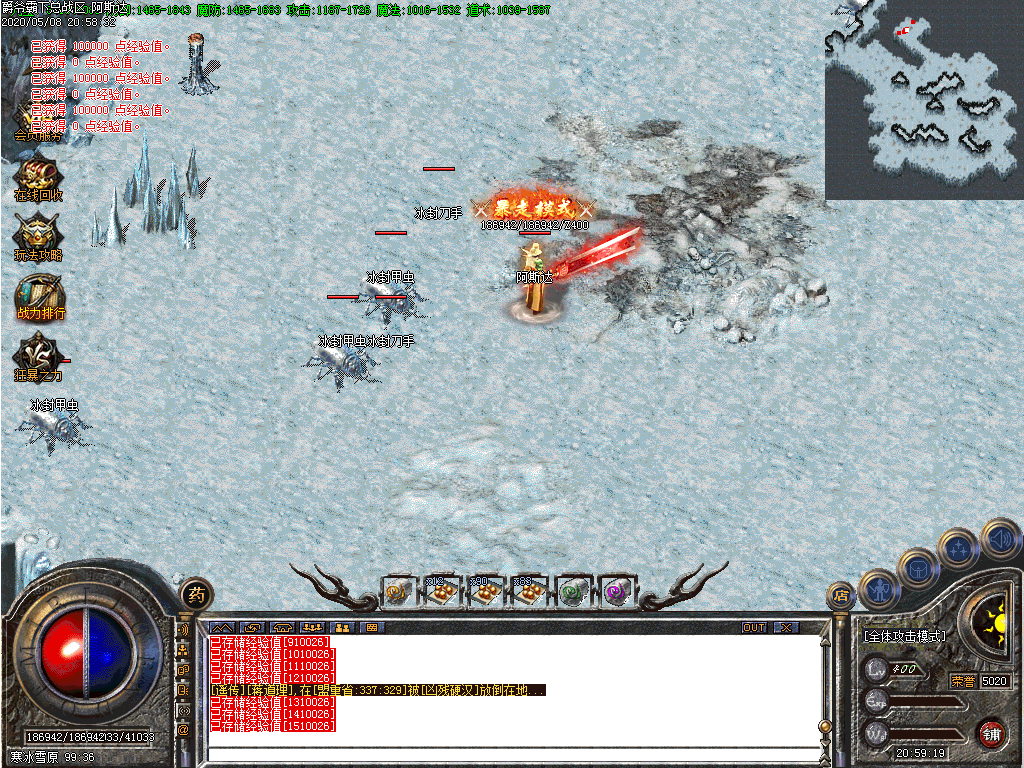The image size is (1024, 768).
Task: Open the bag round button
Action: coord(918,568)
